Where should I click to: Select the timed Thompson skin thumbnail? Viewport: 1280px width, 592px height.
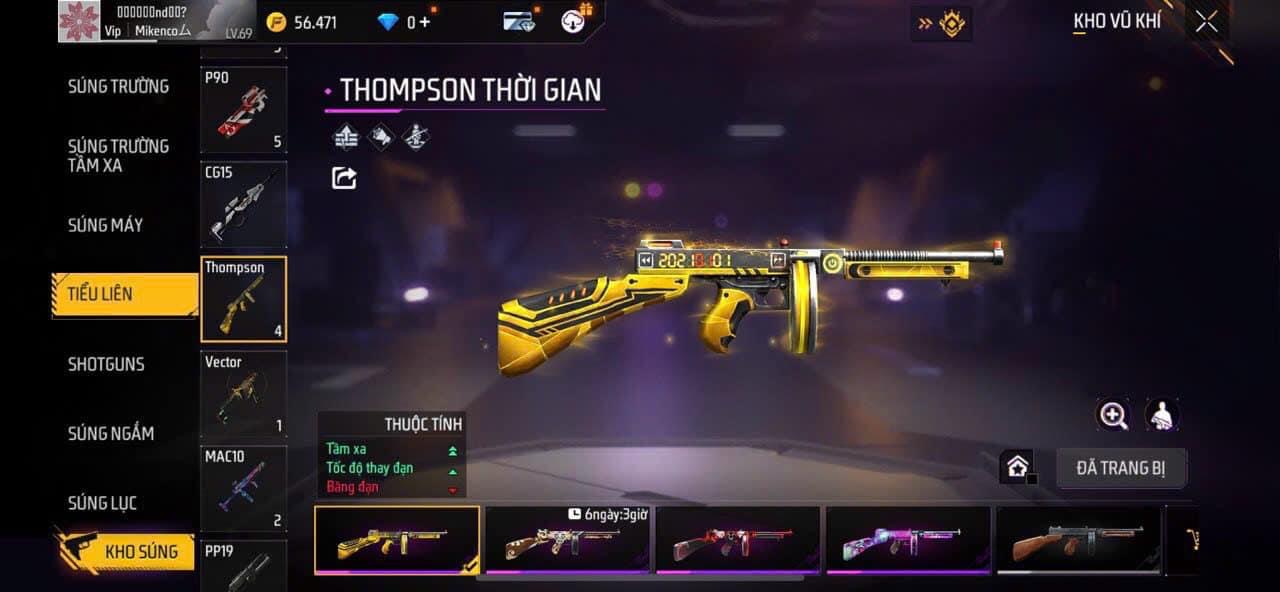(x=567, y=540)
